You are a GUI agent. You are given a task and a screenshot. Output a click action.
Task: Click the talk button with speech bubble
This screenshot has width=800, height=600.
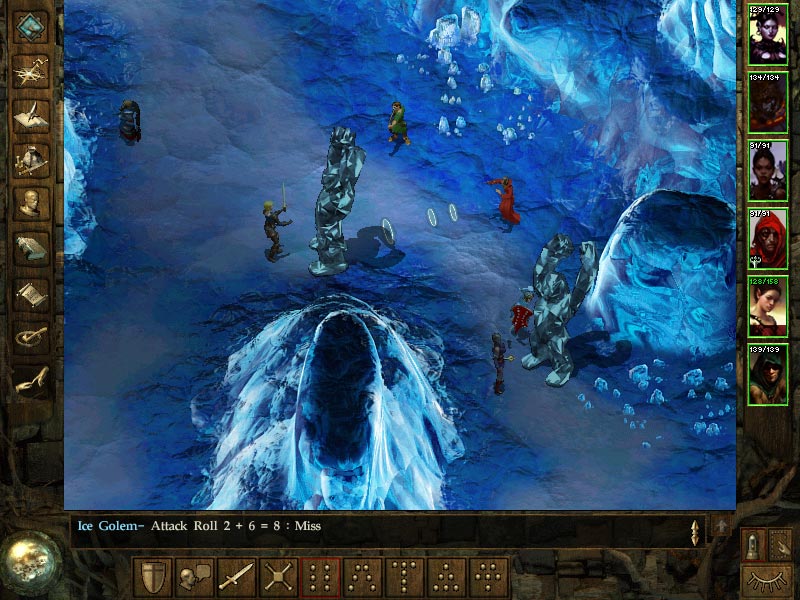coord(194,577)
